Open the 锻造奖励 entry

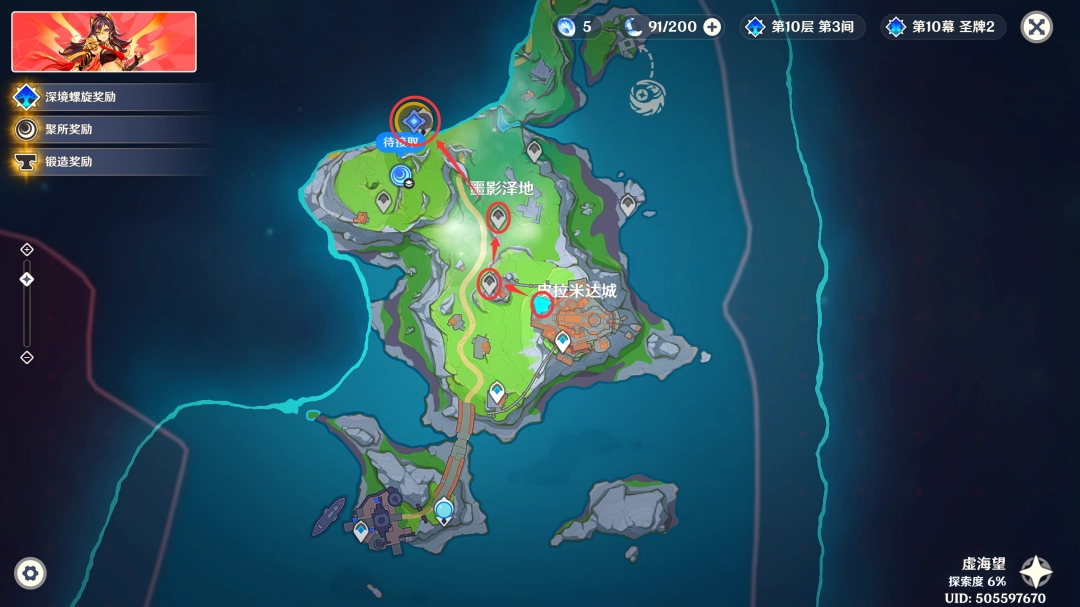click(x=68, y=161)
